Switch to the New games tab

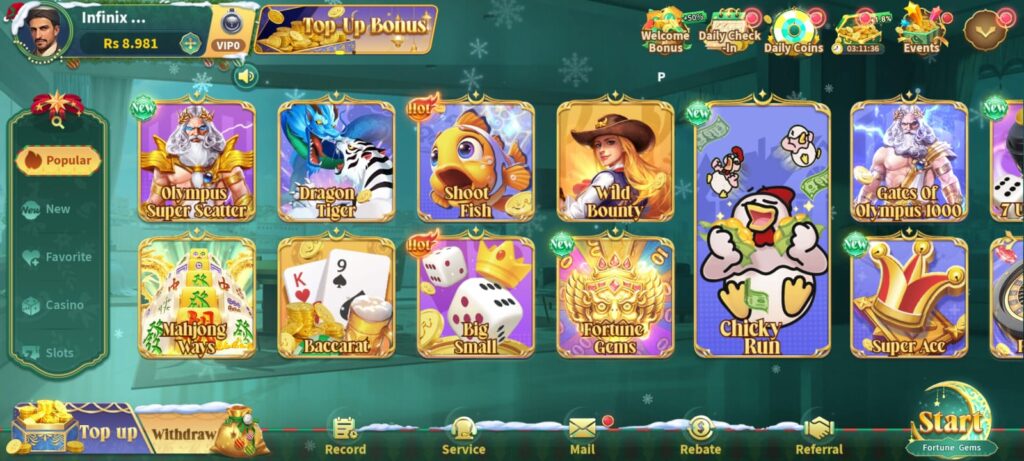[57, 209]
